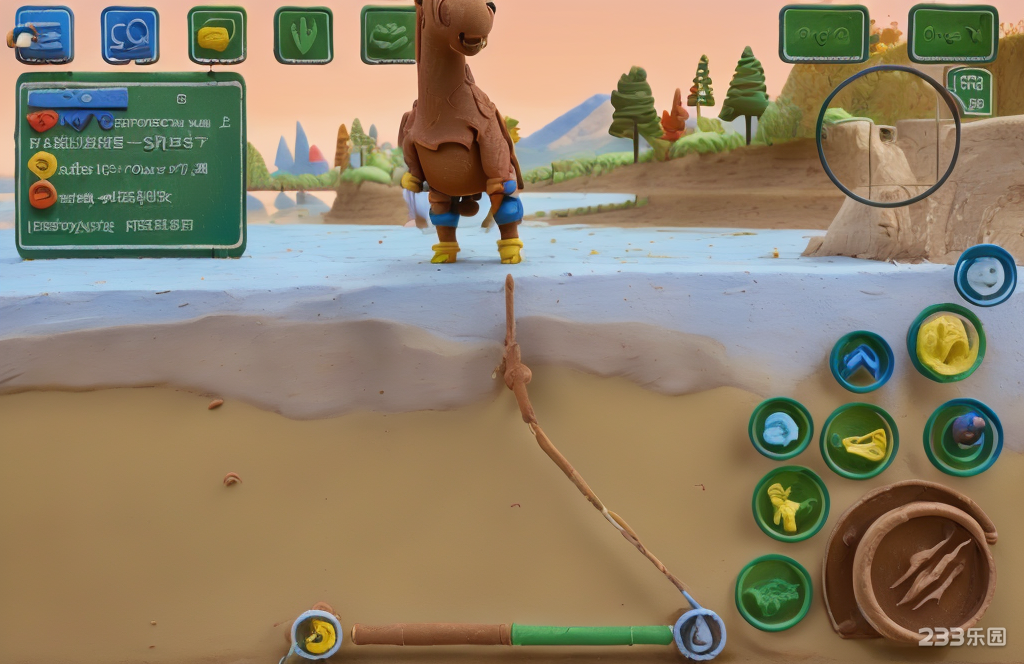This screenshot has width=1024, height=664.
Task: Activate the green creature skill button
Action: pyautogui.click(x=773, y=593)
